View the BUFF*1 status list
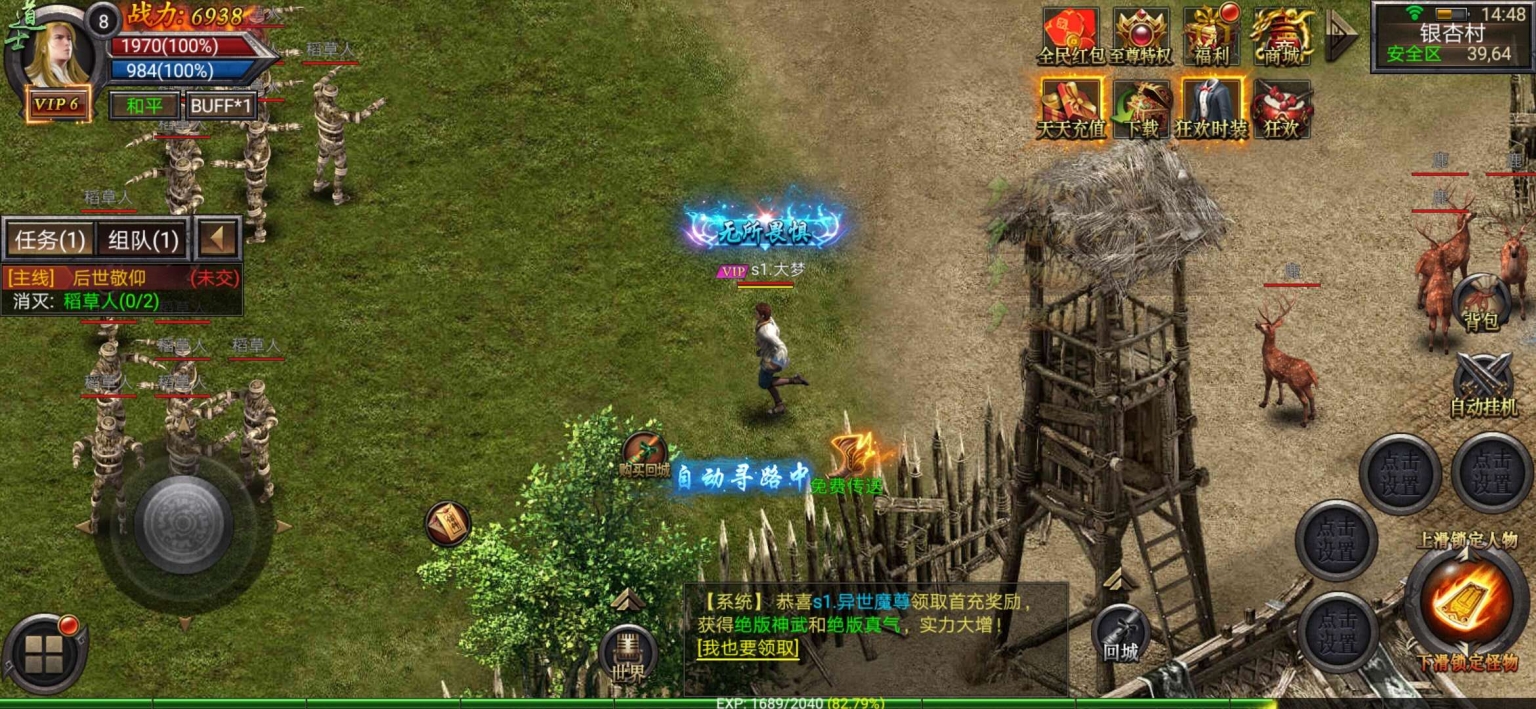Viewport: 1536px width, 709px height. pos(222,105)
